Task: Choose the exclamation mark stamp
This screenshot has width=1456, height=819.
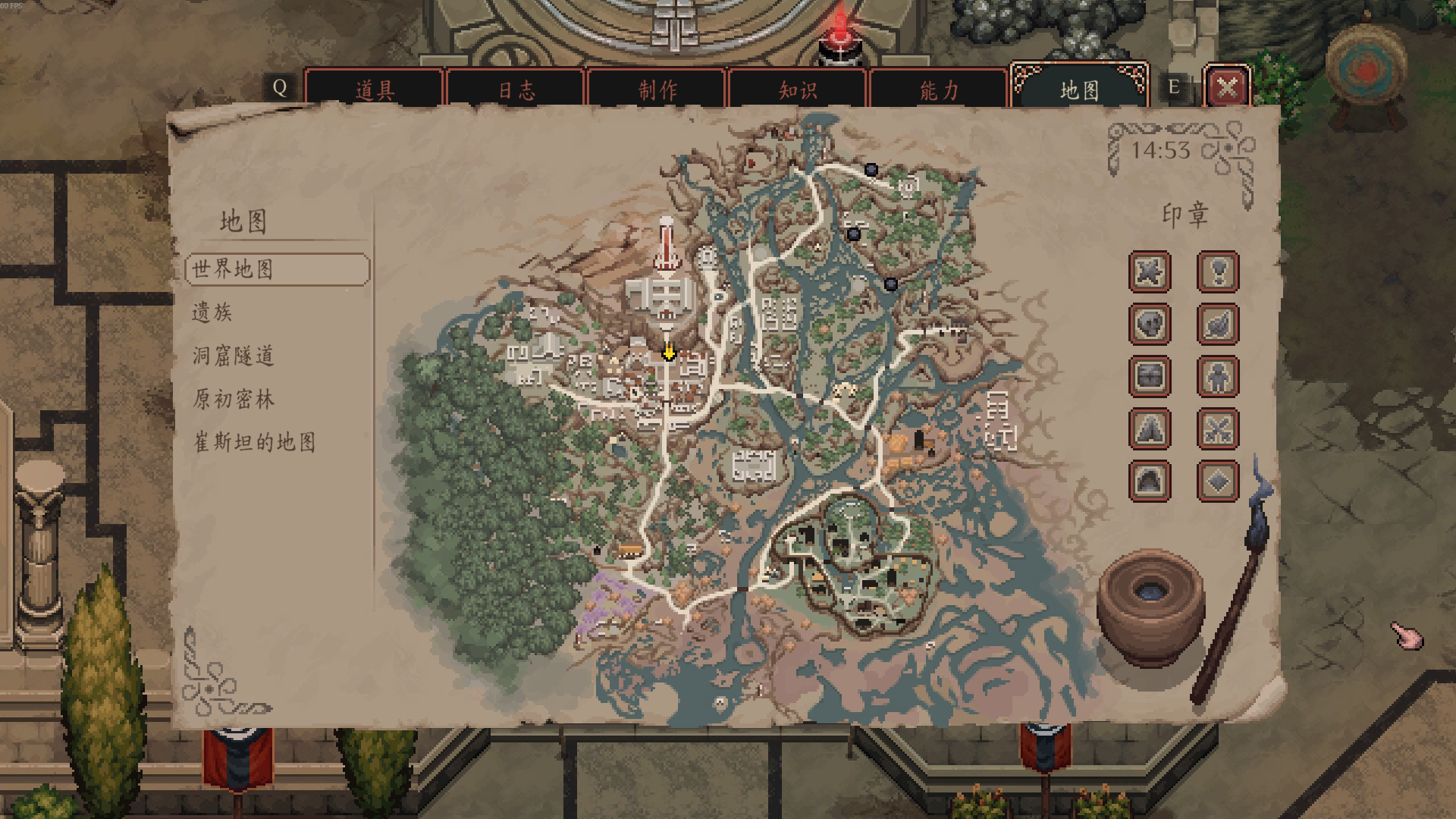Action: pyautogui.click(x=1218, y=271)
